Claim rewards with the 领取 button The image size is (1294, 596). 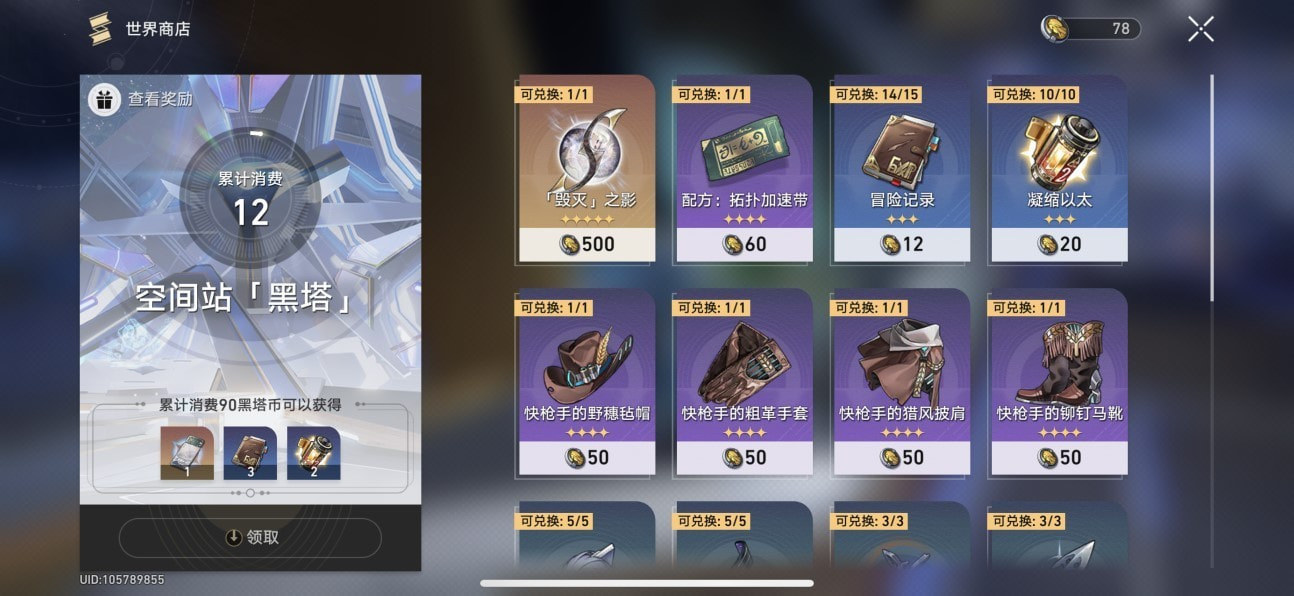pos(250,537)
